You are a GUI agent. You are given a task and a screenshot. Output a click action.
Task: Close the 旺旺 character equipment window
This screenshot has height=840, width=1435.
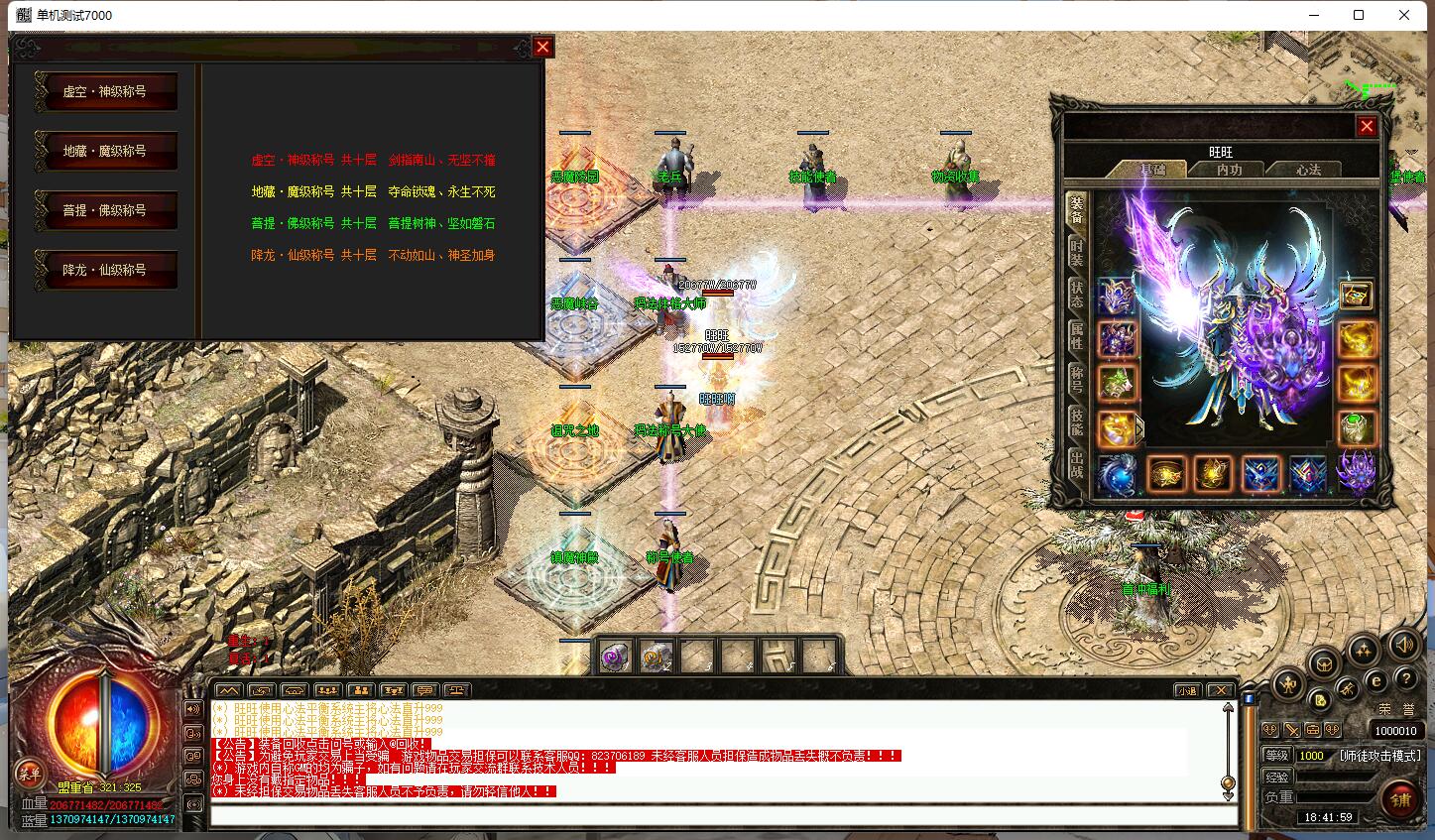tap(1367, 126)
